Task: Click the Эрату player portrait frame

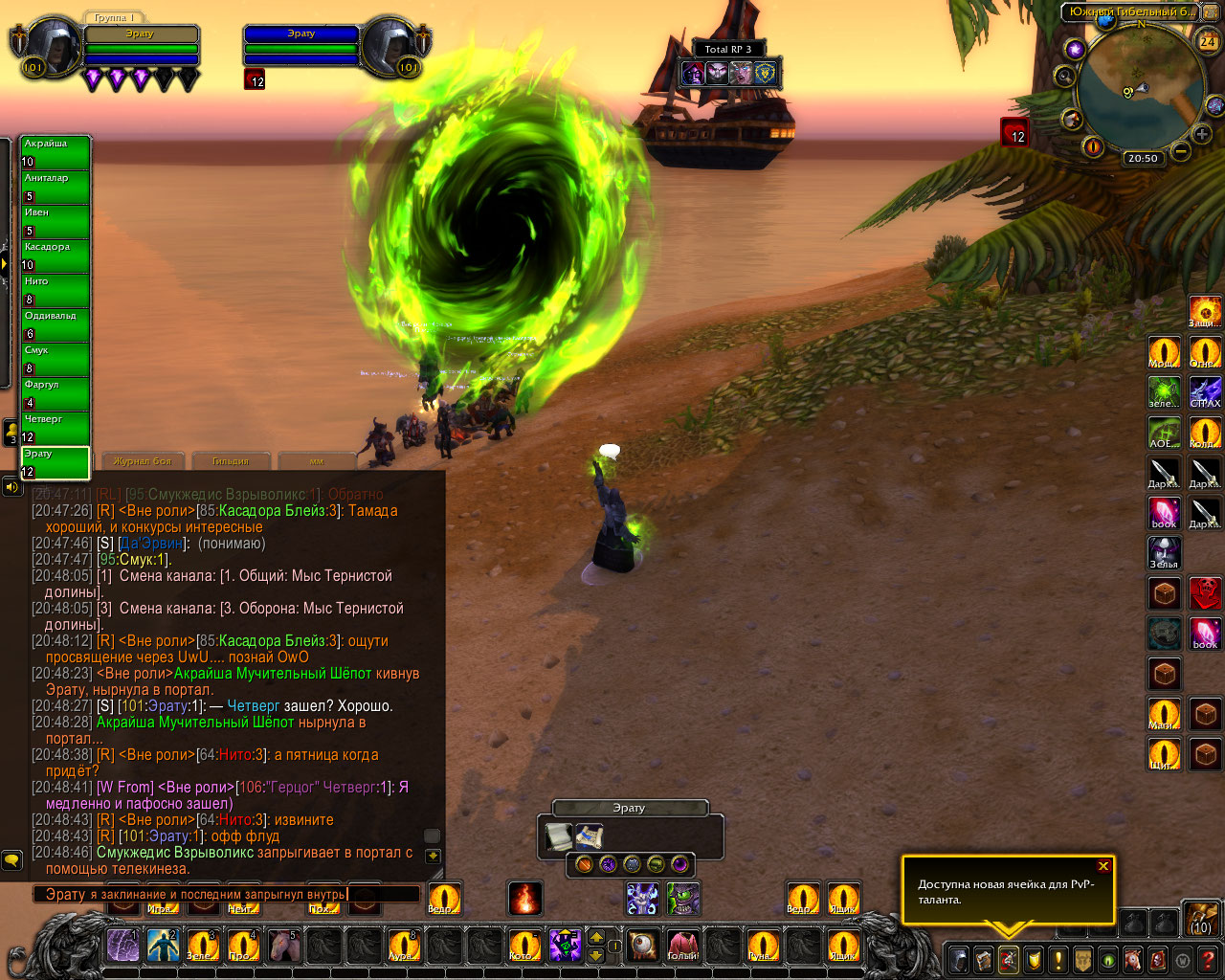Action: [48, 45]
